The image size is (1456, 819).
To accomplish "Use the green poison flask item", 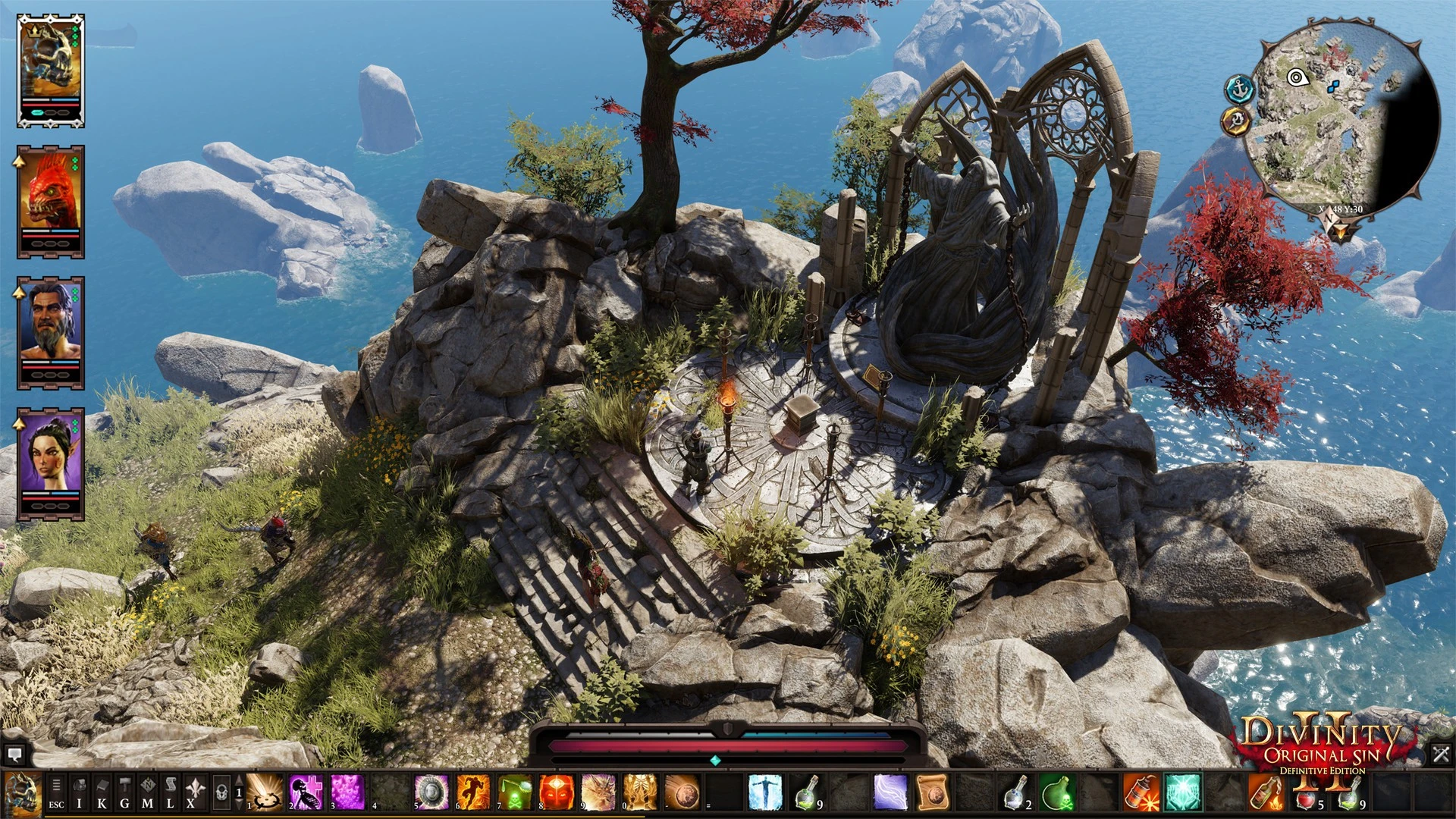I will click(1056, 793).
